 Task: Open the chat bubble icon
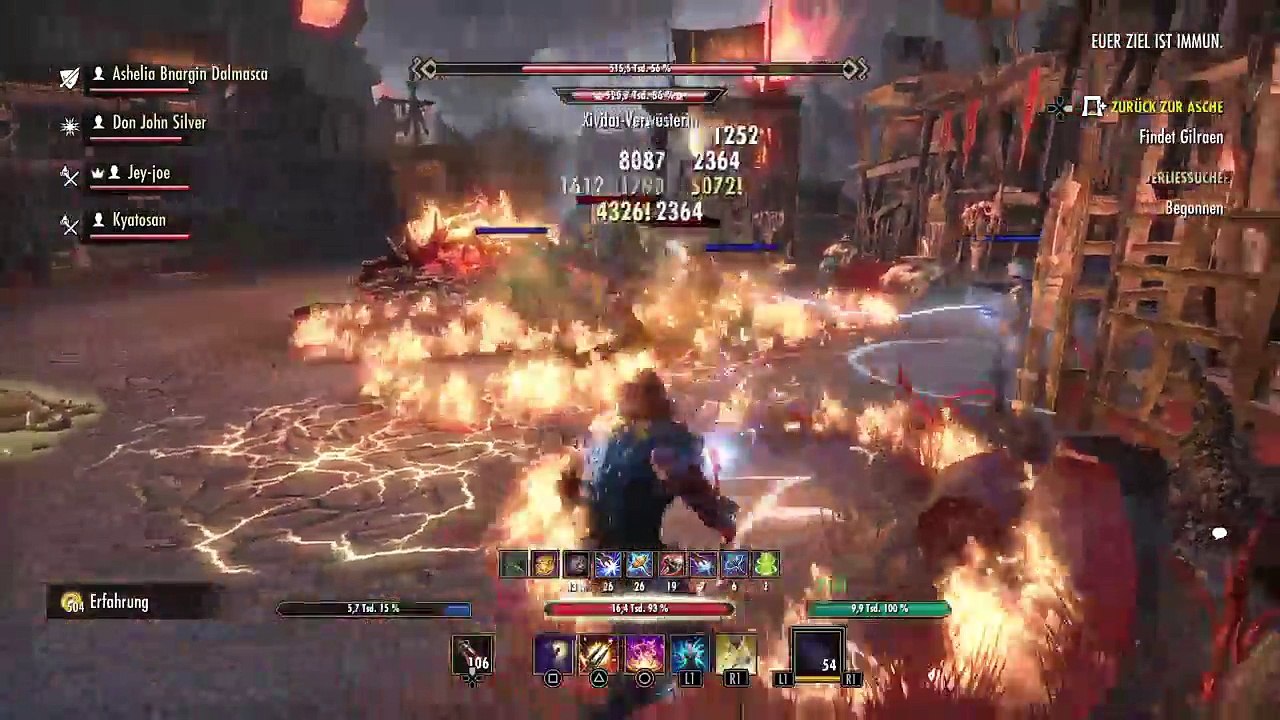pos(1219,534)
